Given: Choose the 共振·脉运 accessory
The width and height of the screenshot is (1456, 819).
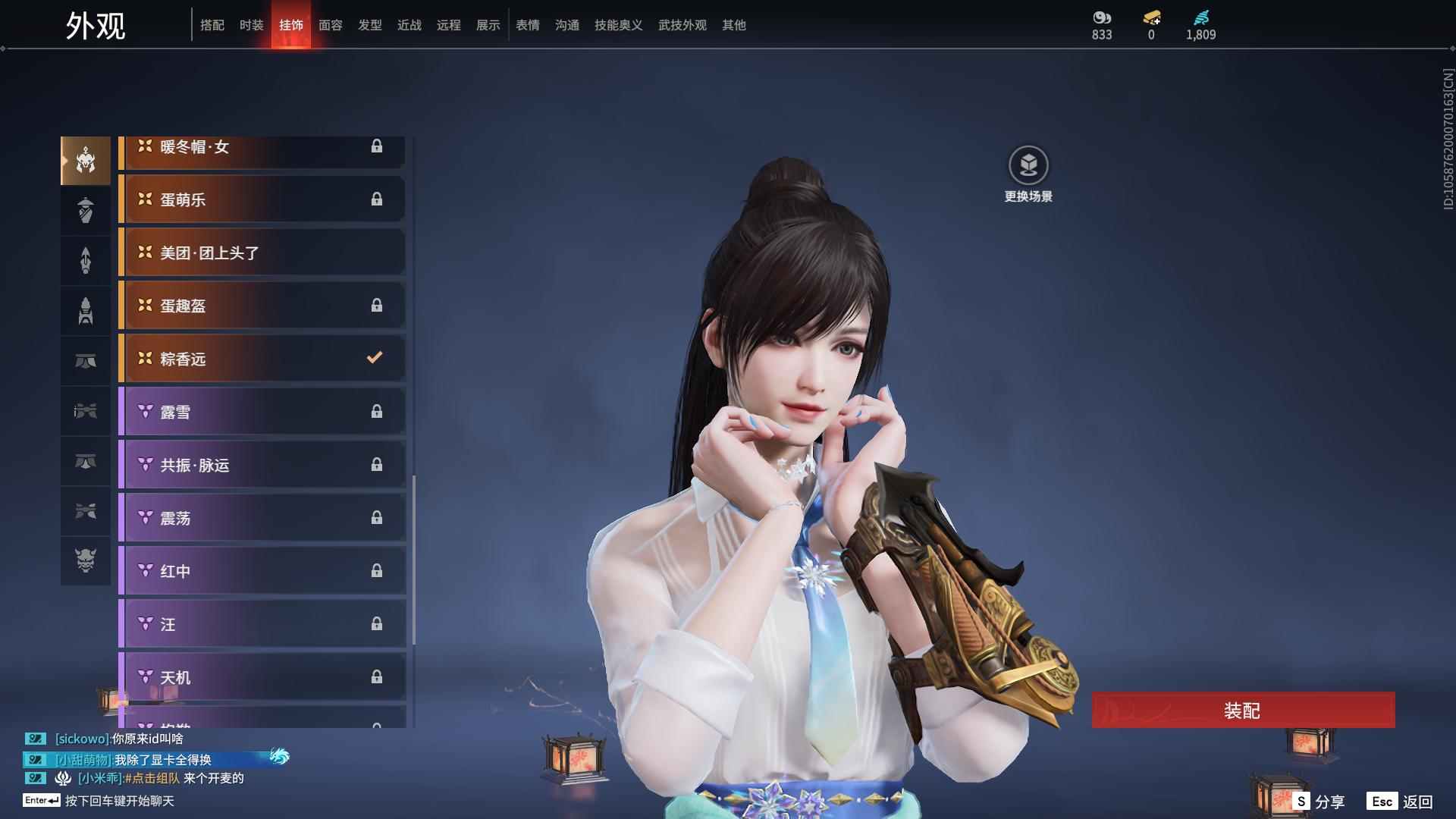Looking at the screenshot, I should click(262, 465).
